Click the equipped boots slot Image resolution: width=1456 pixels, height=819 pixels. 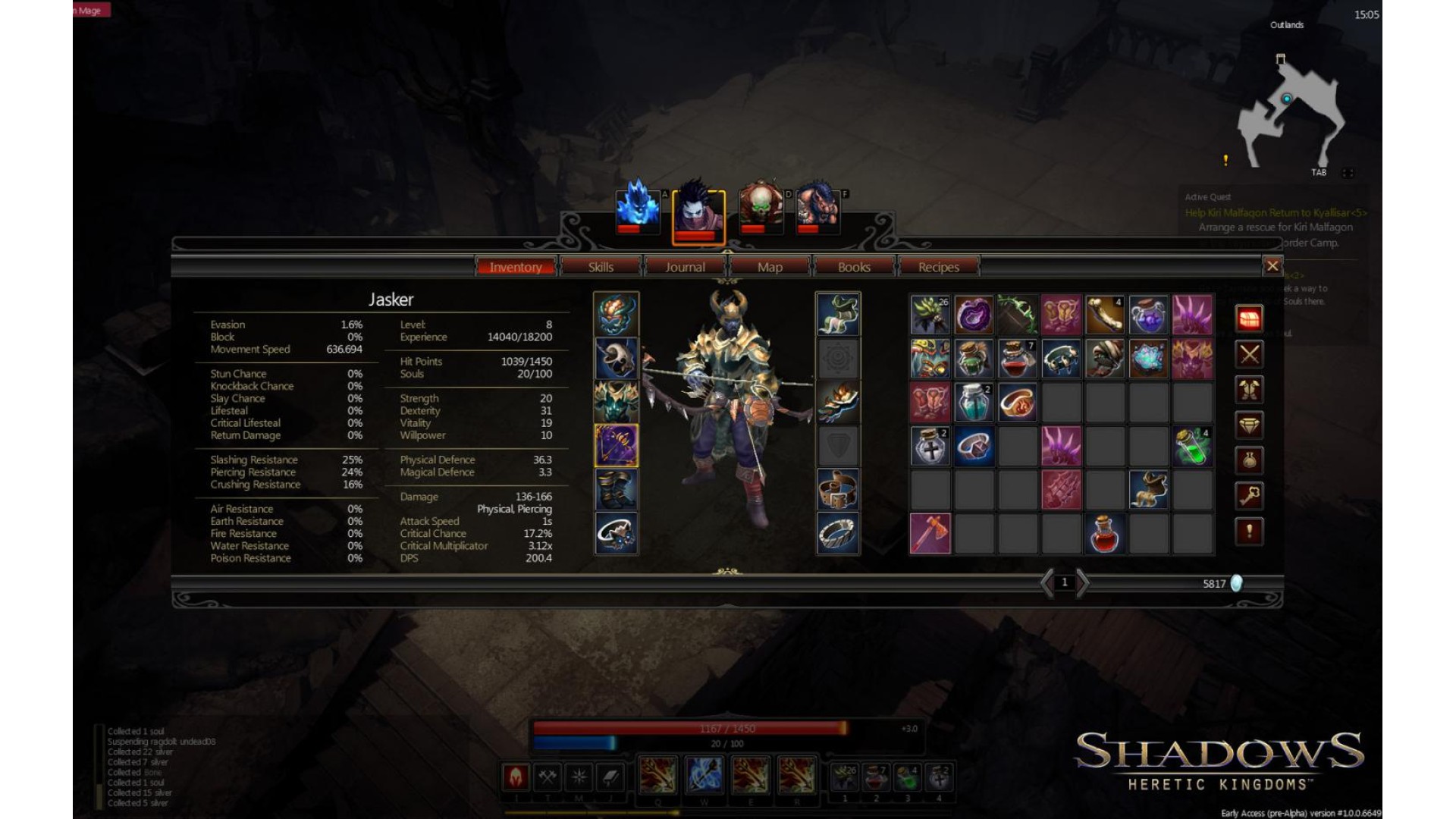(616, 490)
